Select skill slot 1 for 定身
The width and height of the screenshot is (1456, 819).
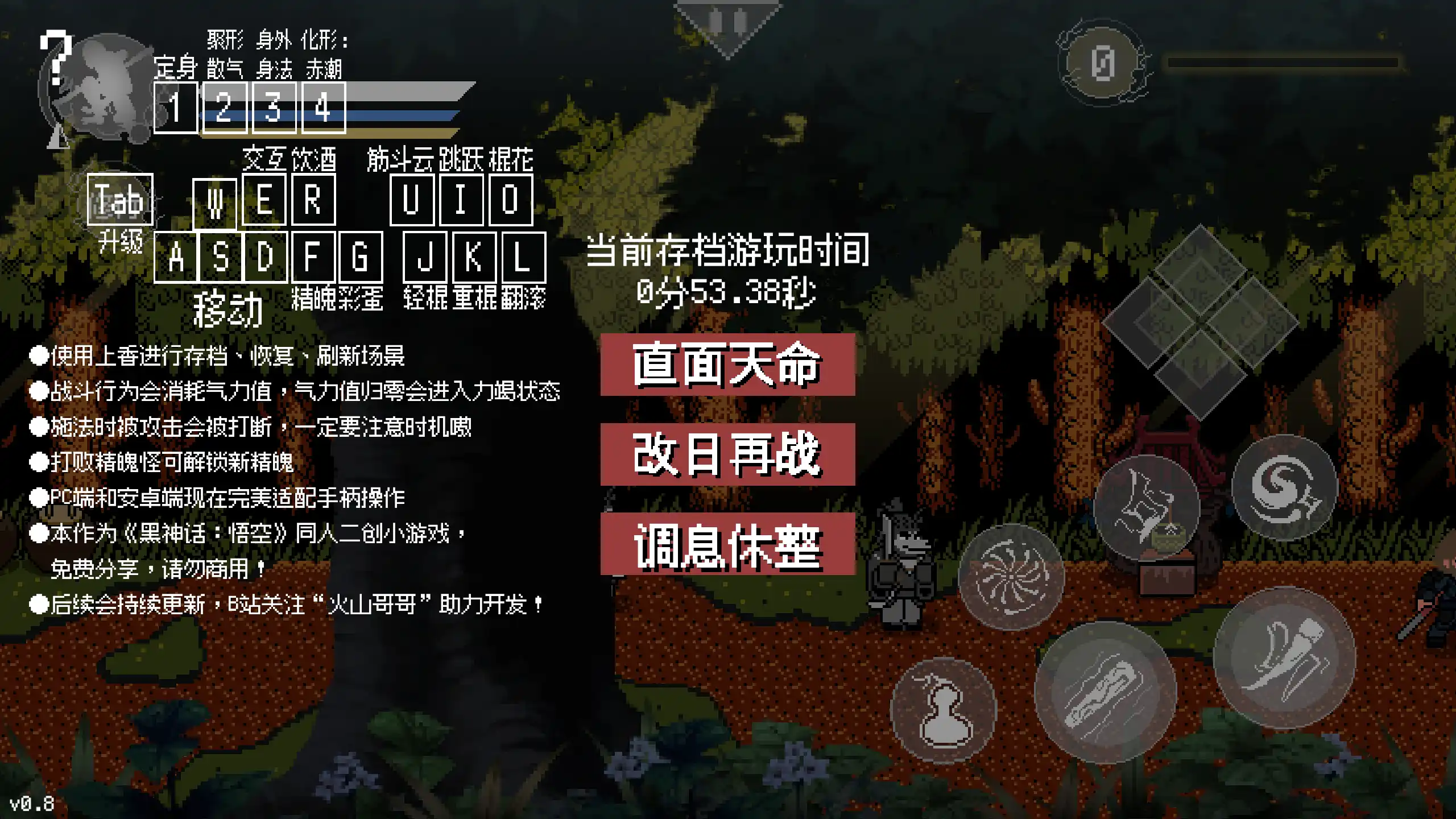(x=176, y=109)
